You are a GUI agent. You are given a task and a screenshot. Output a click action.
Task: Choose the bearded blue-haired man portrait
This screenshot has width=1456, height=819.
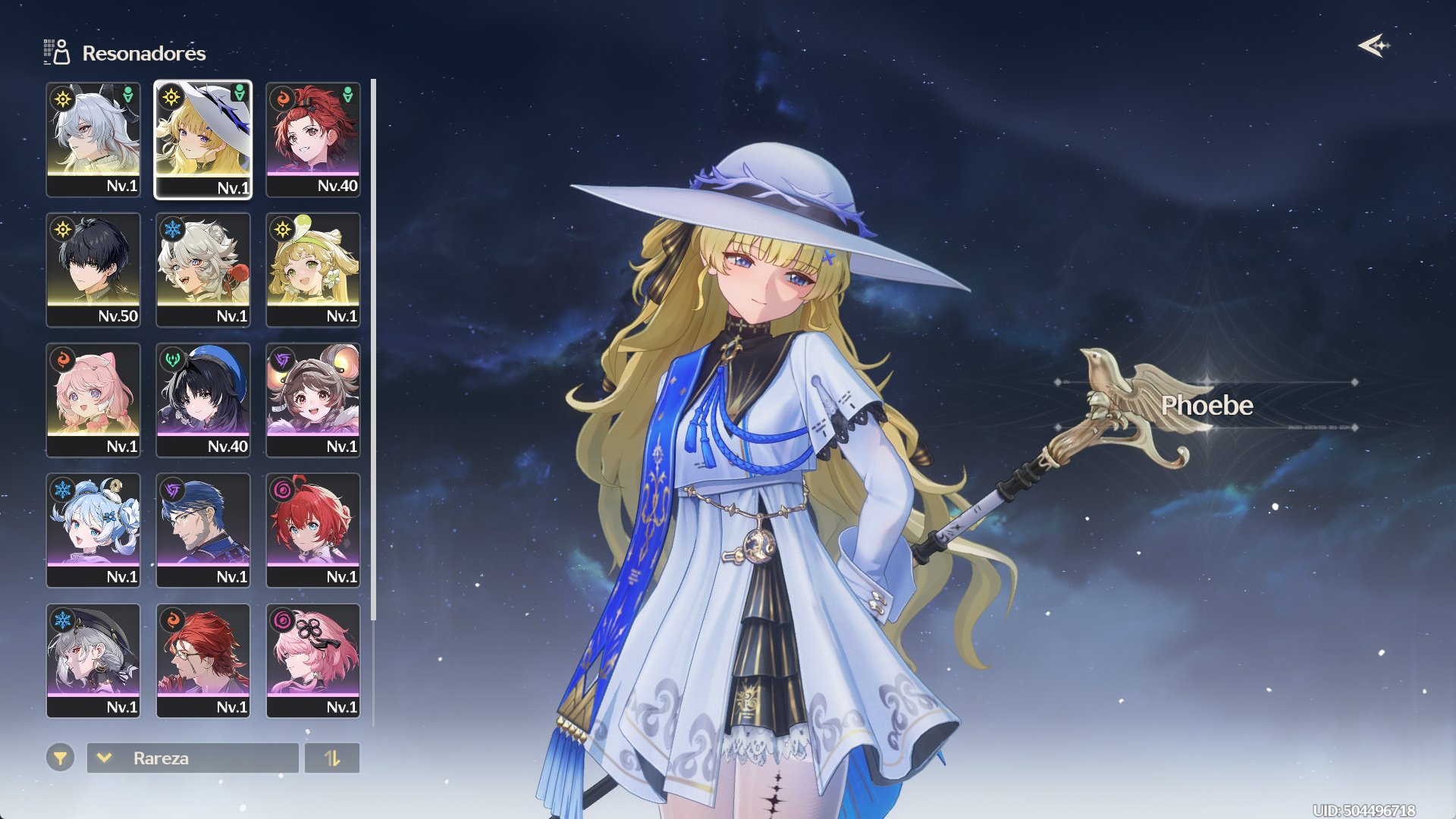[203, 531]
